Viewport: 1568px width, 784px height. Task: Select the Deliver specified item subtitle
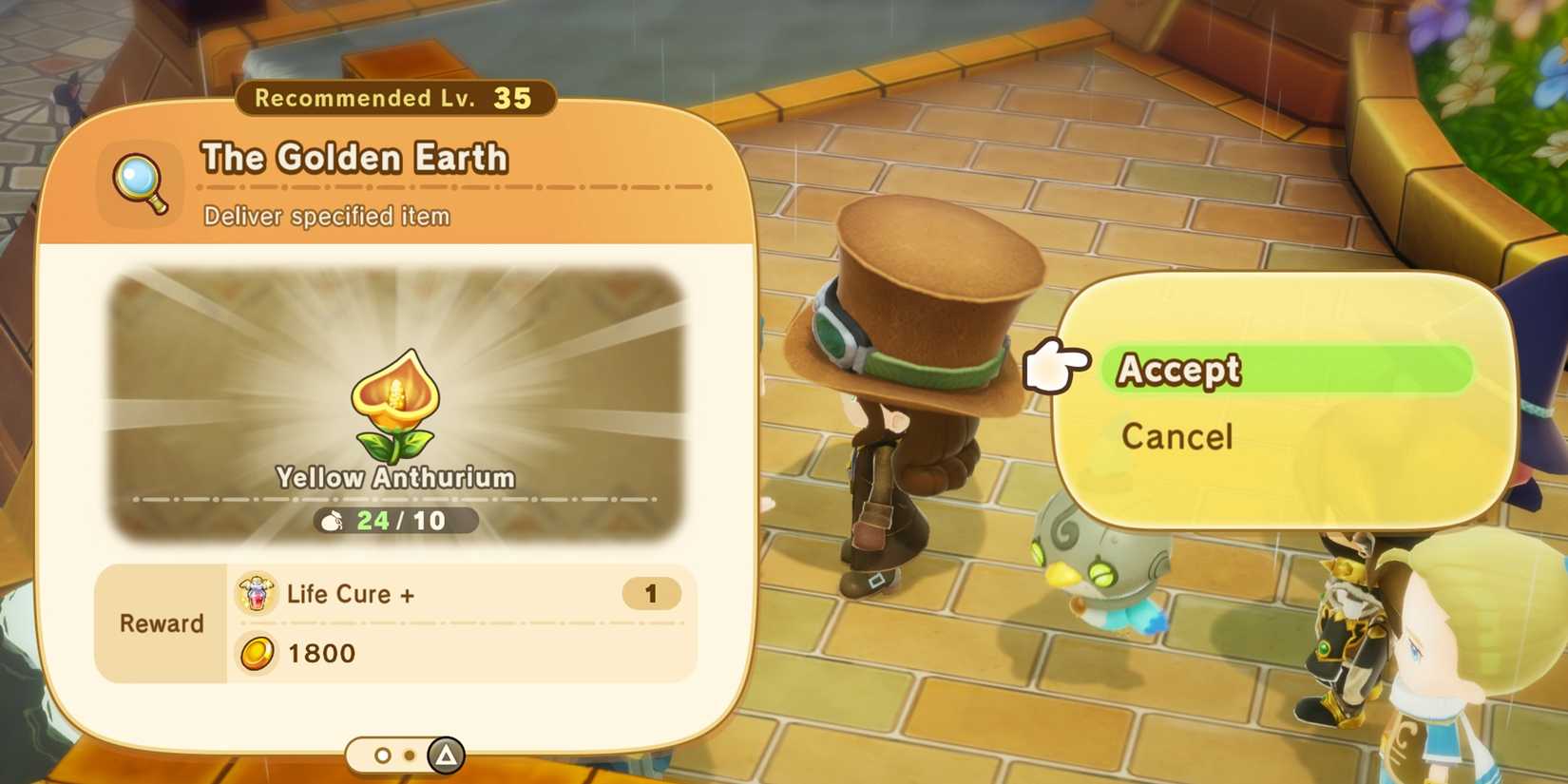click(x=324, y=216)
